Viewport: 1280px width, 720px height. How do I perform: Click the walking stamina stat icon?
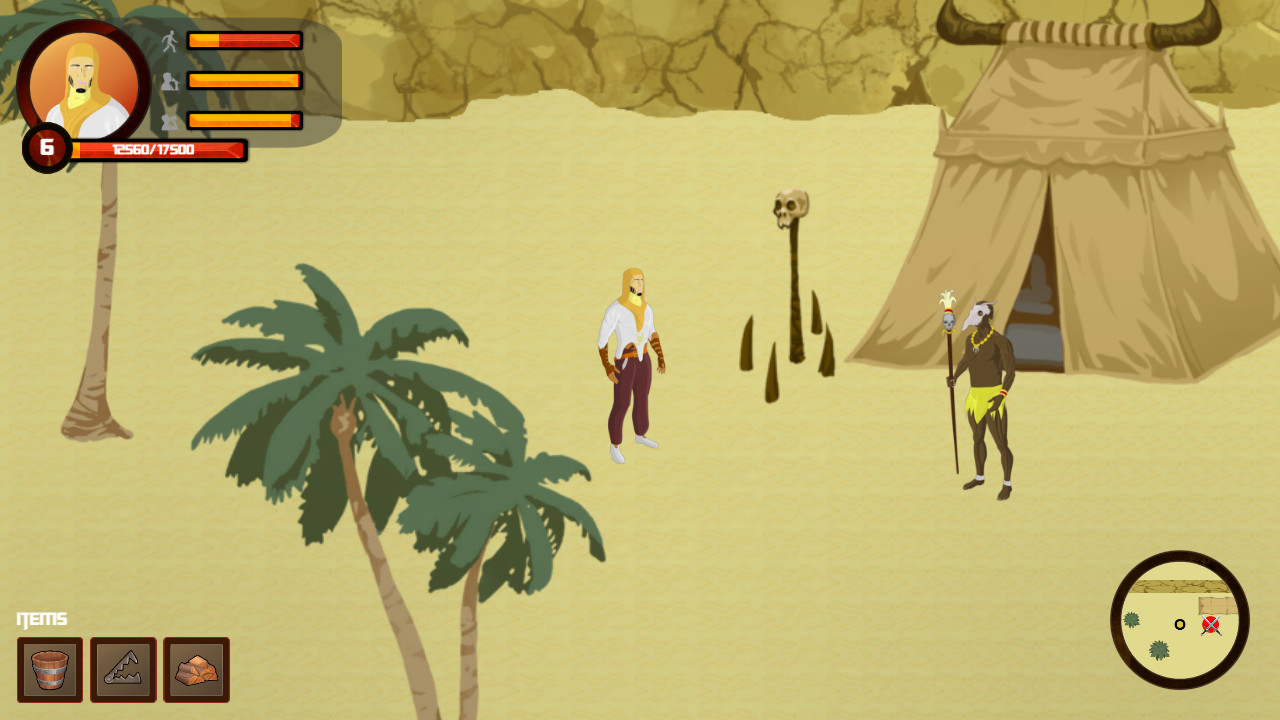pyautogui.click(x=170, y=39)
